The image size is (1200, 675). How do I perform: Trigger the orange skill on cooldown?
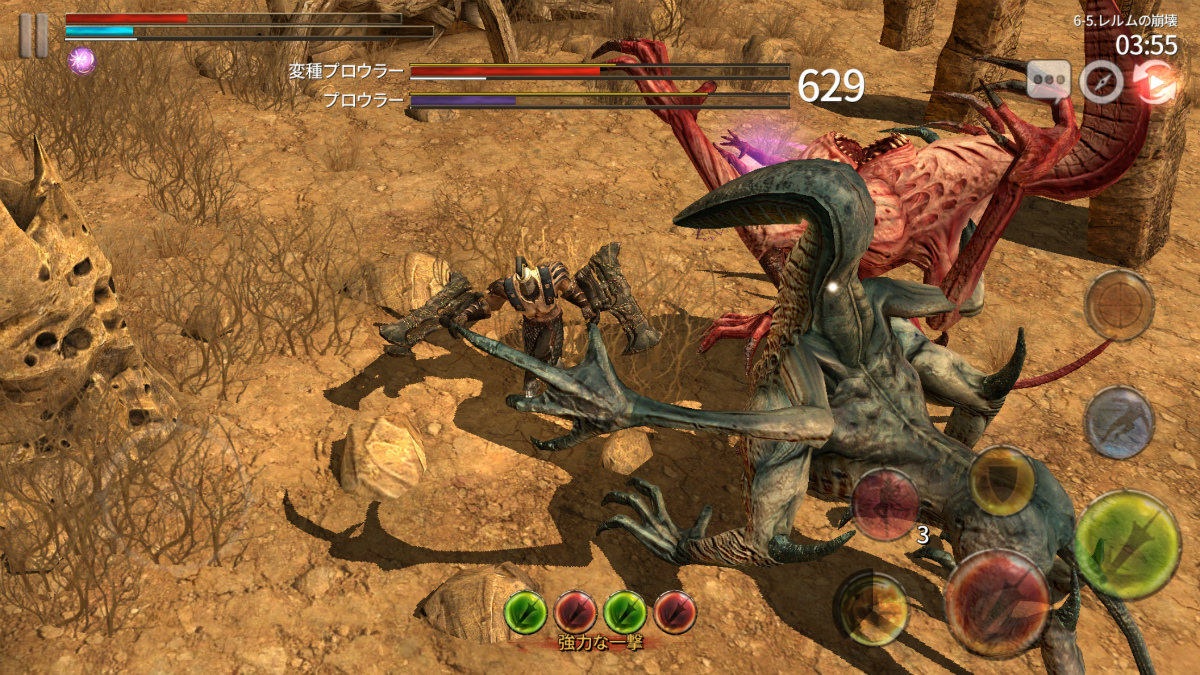click(872, 607)
